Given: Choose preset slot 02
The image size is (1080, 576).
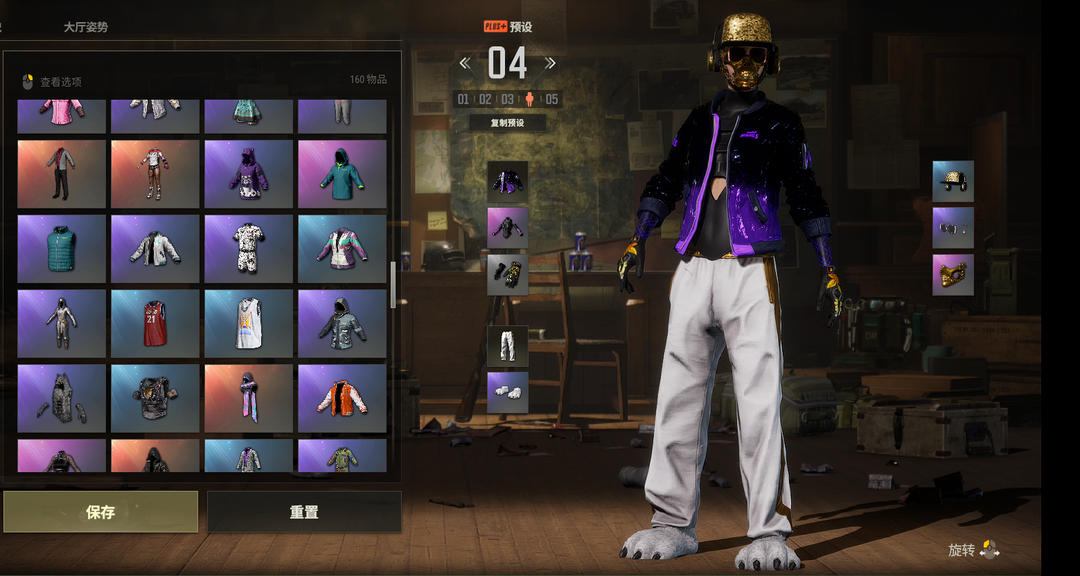Looking at the screenshot, I should [x=485, y=99].
